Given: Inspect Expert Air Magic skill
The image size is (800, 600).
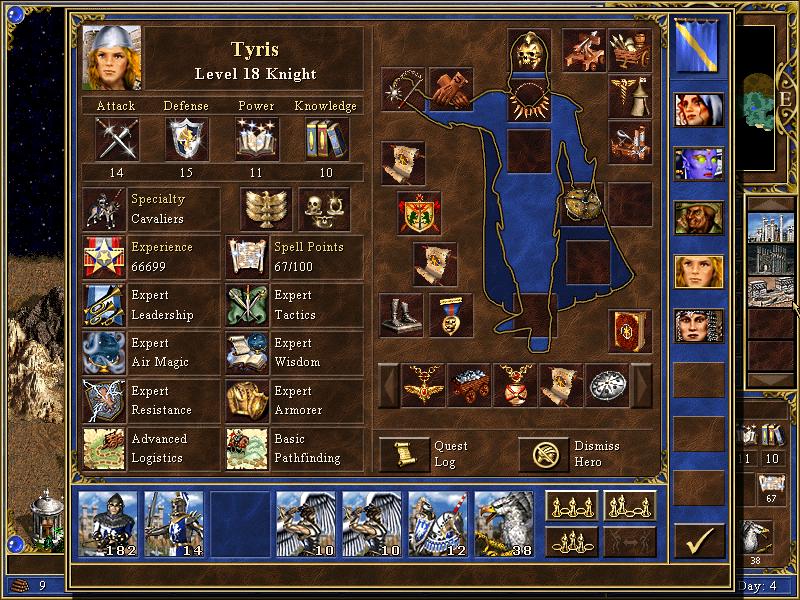Looking at the screenshot, I should coord(104,353).
